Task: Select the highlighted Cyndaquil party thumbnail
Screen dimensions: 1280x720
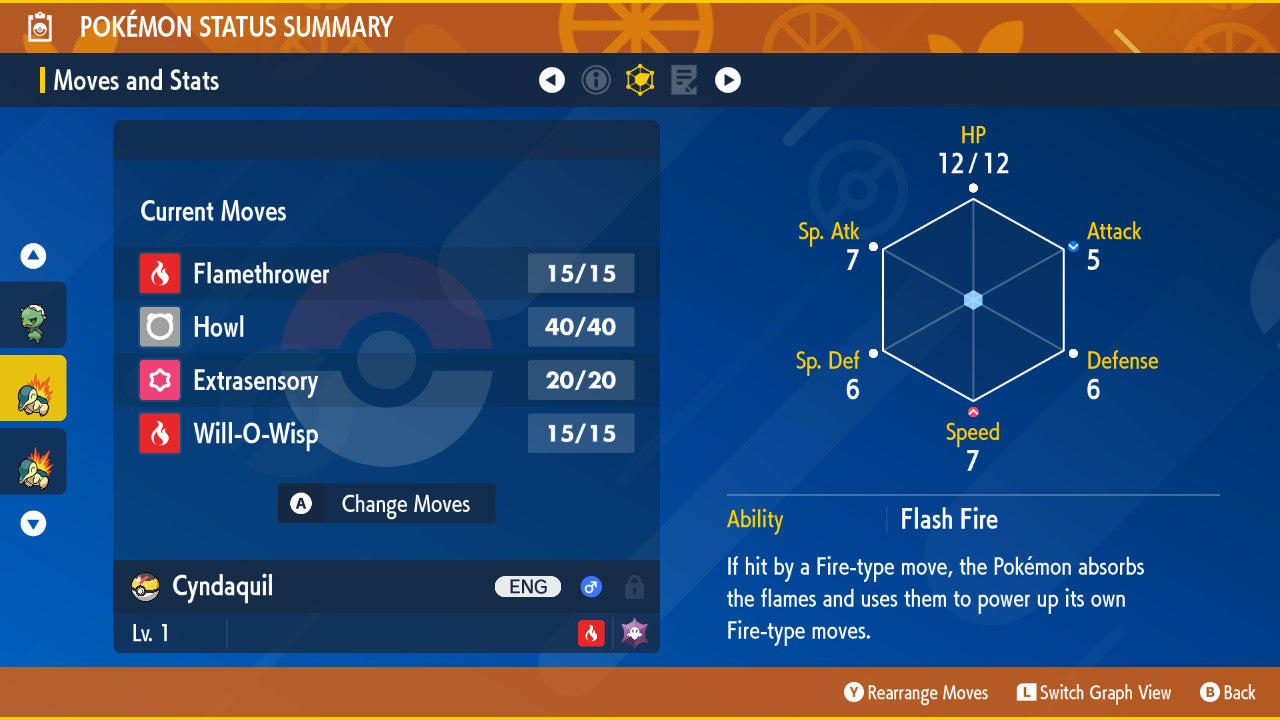Action: tap(33, 388)
